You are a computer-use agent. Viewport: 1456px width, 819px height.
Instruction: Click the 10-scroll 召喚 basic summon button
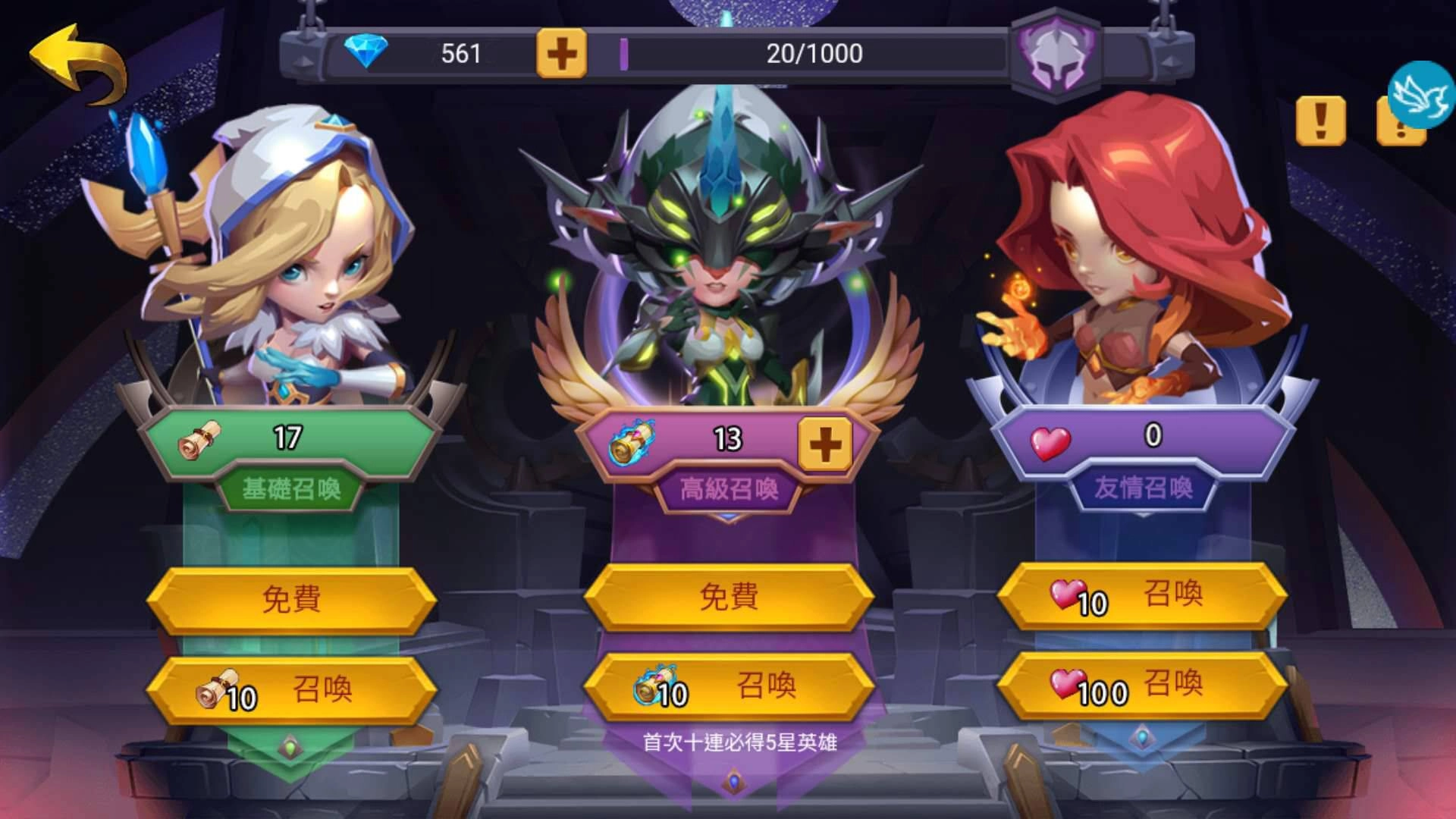292,686
